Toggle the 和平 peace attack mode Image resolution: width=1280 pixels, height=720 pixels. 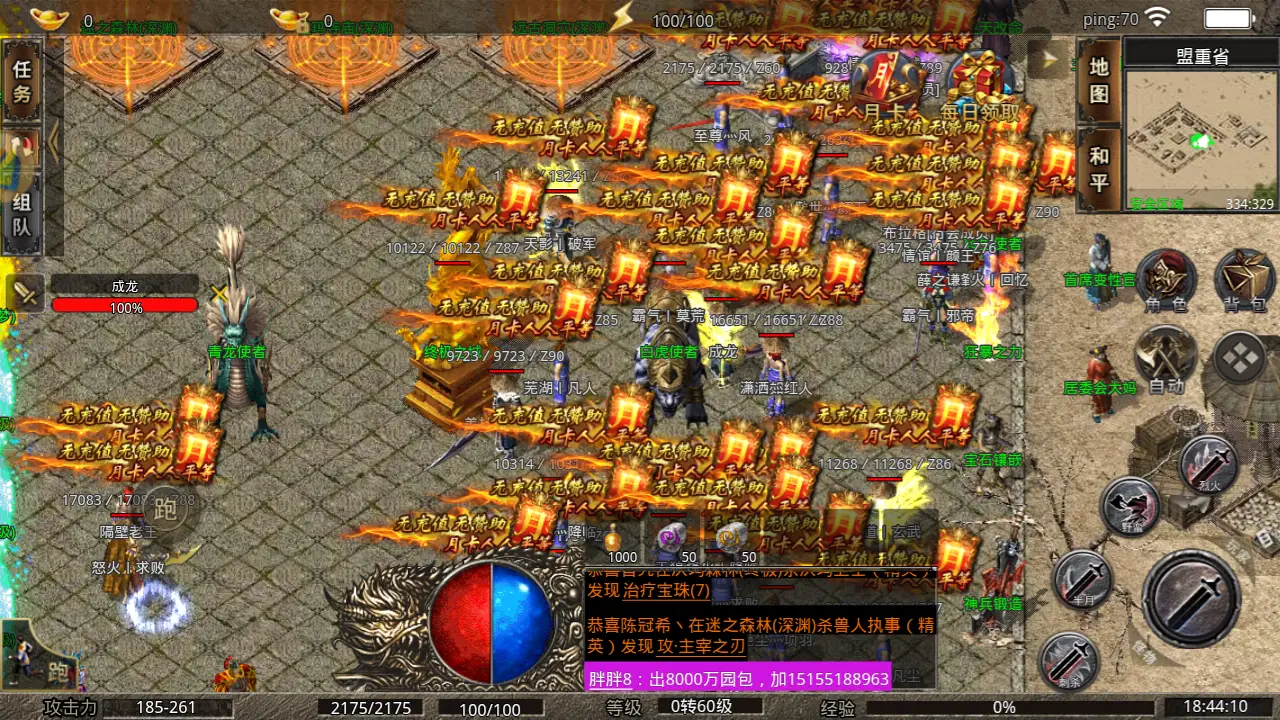[x=1099, y=169]
